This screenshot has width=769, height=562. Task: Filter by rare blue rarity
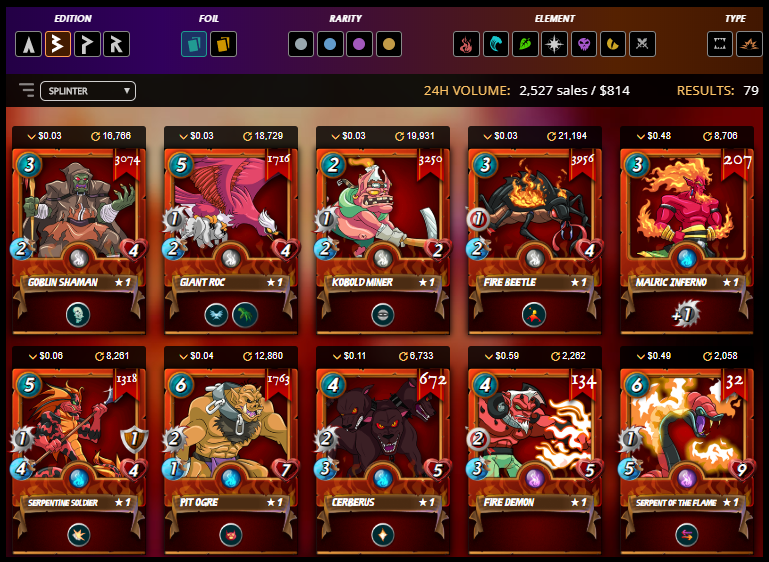(331, 44)
